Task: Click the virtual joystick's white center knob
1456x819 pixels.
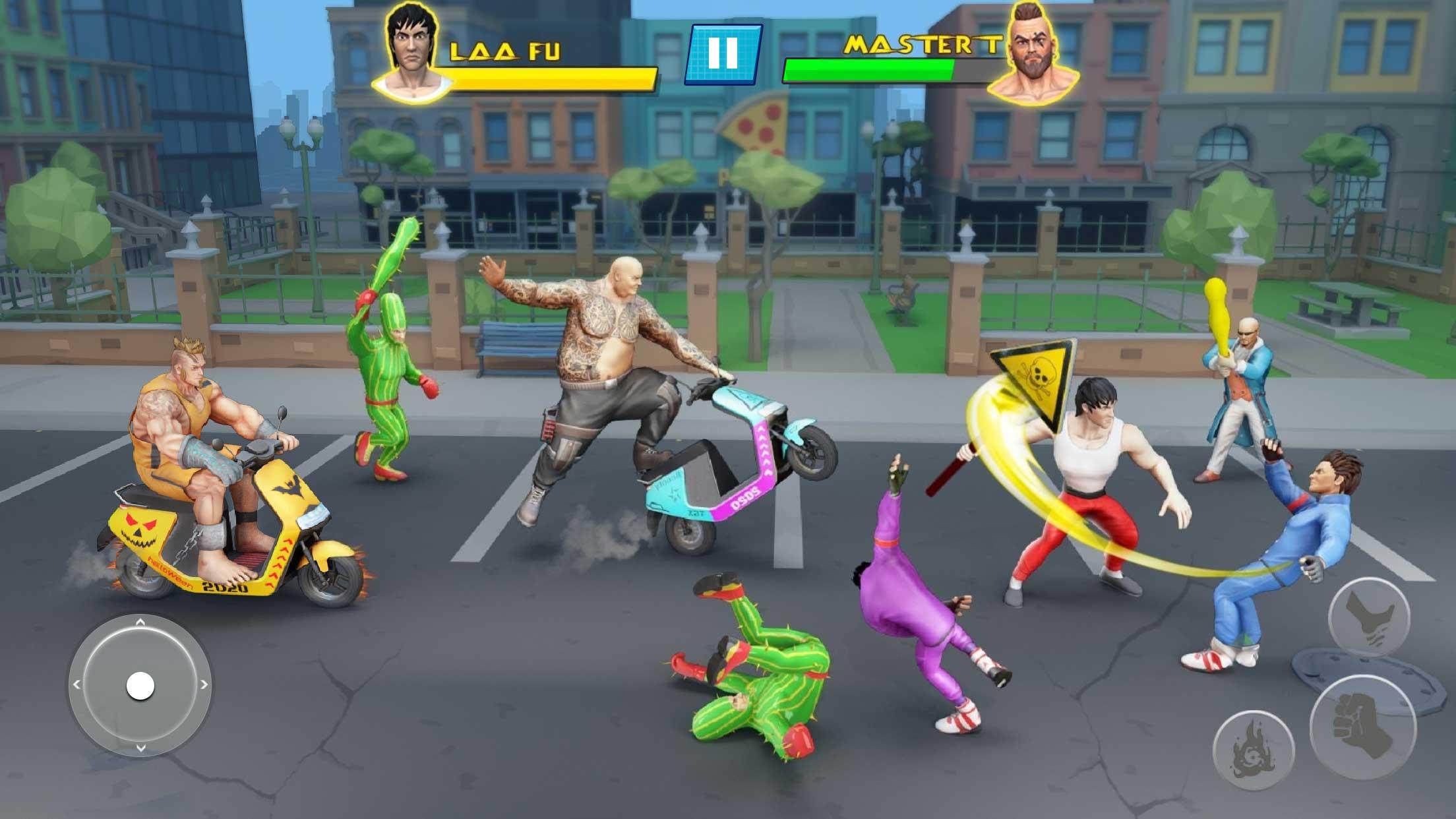Action: click(140, 686)
